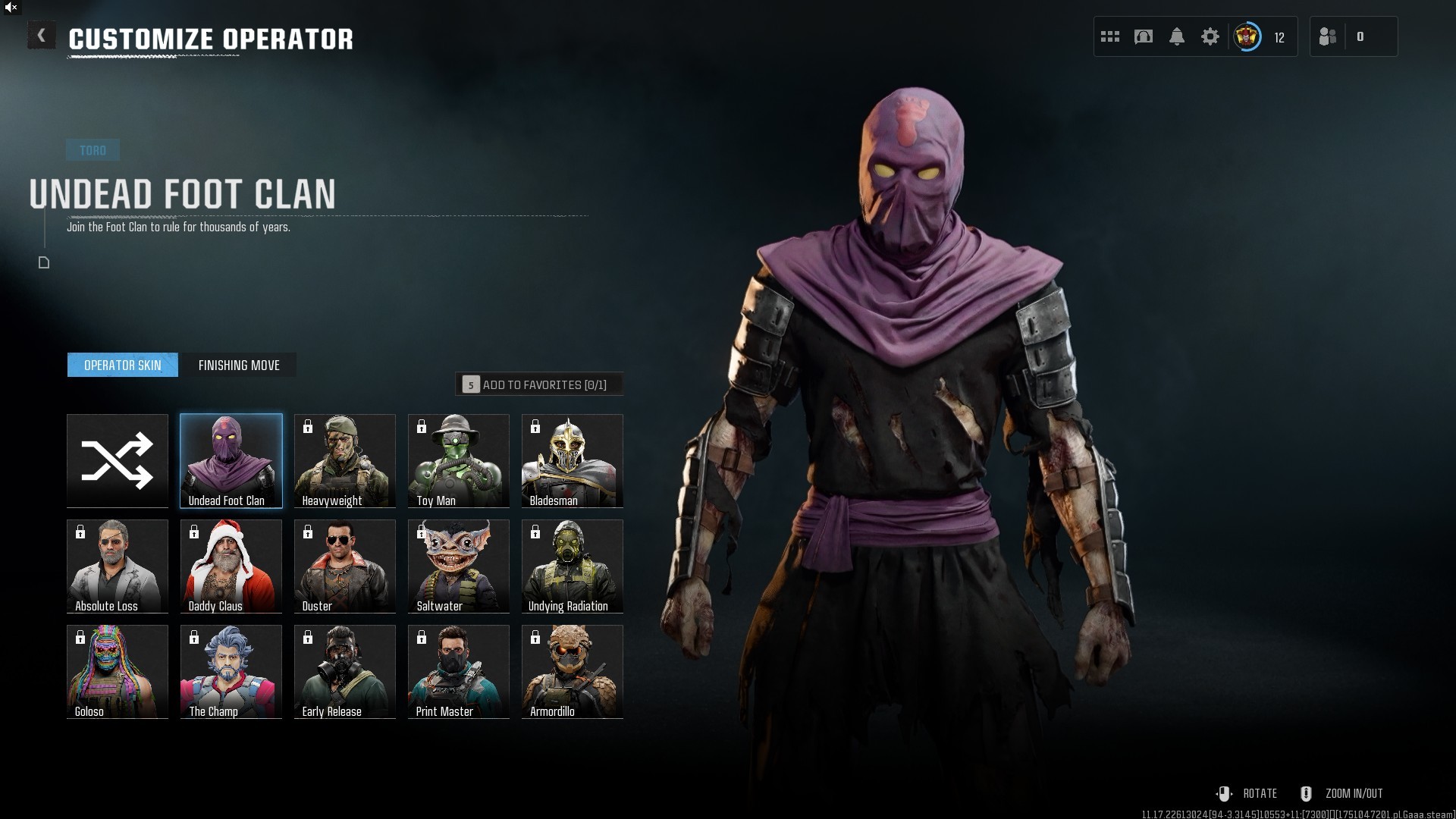Image resolution: width=1456 pixels, height=819 pixels.
Task: Pick the Print Master skin tile
Action: tap(459, 671)
